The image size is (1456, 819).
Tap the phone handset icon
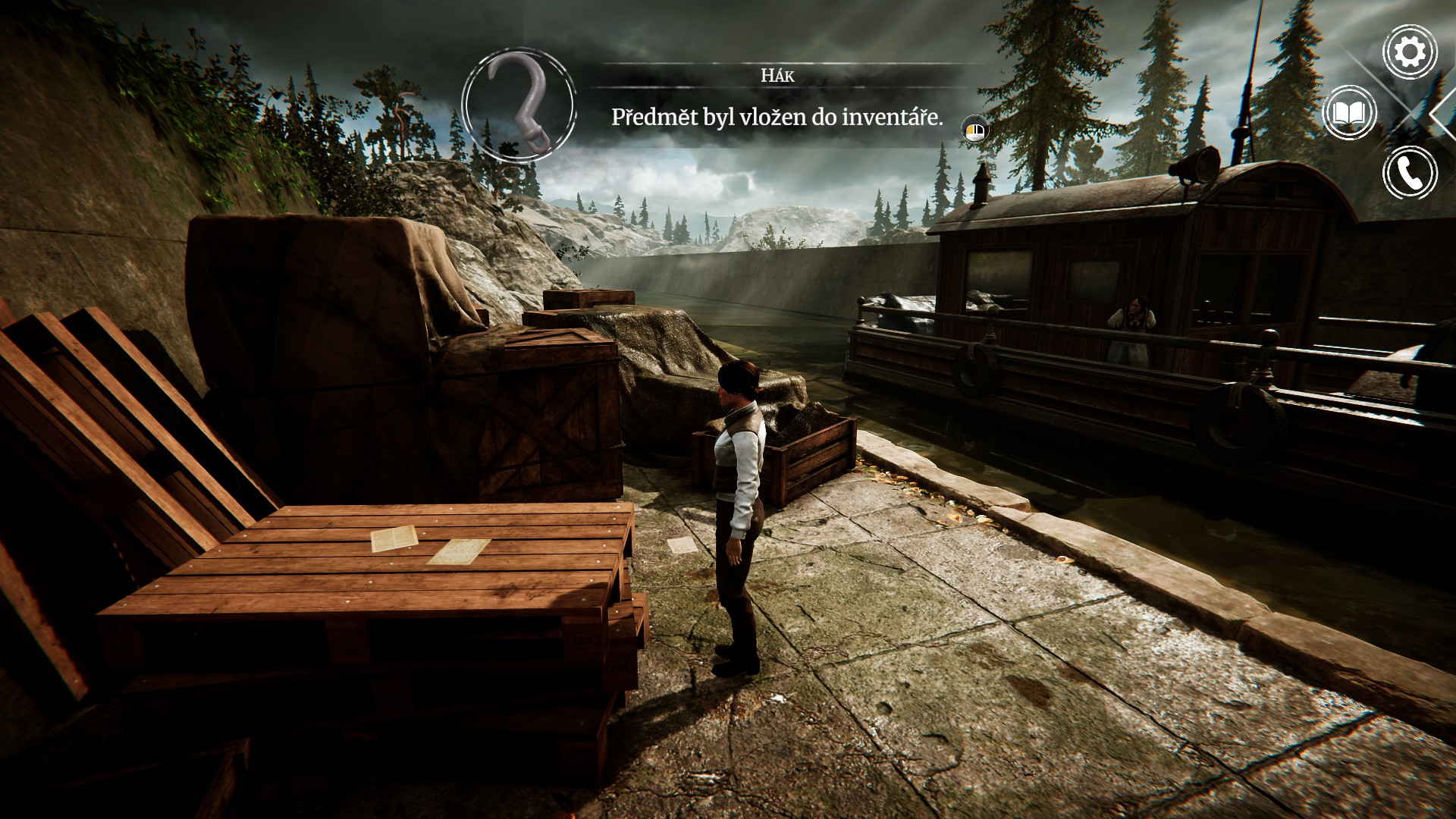click(x=1410, y=173)
